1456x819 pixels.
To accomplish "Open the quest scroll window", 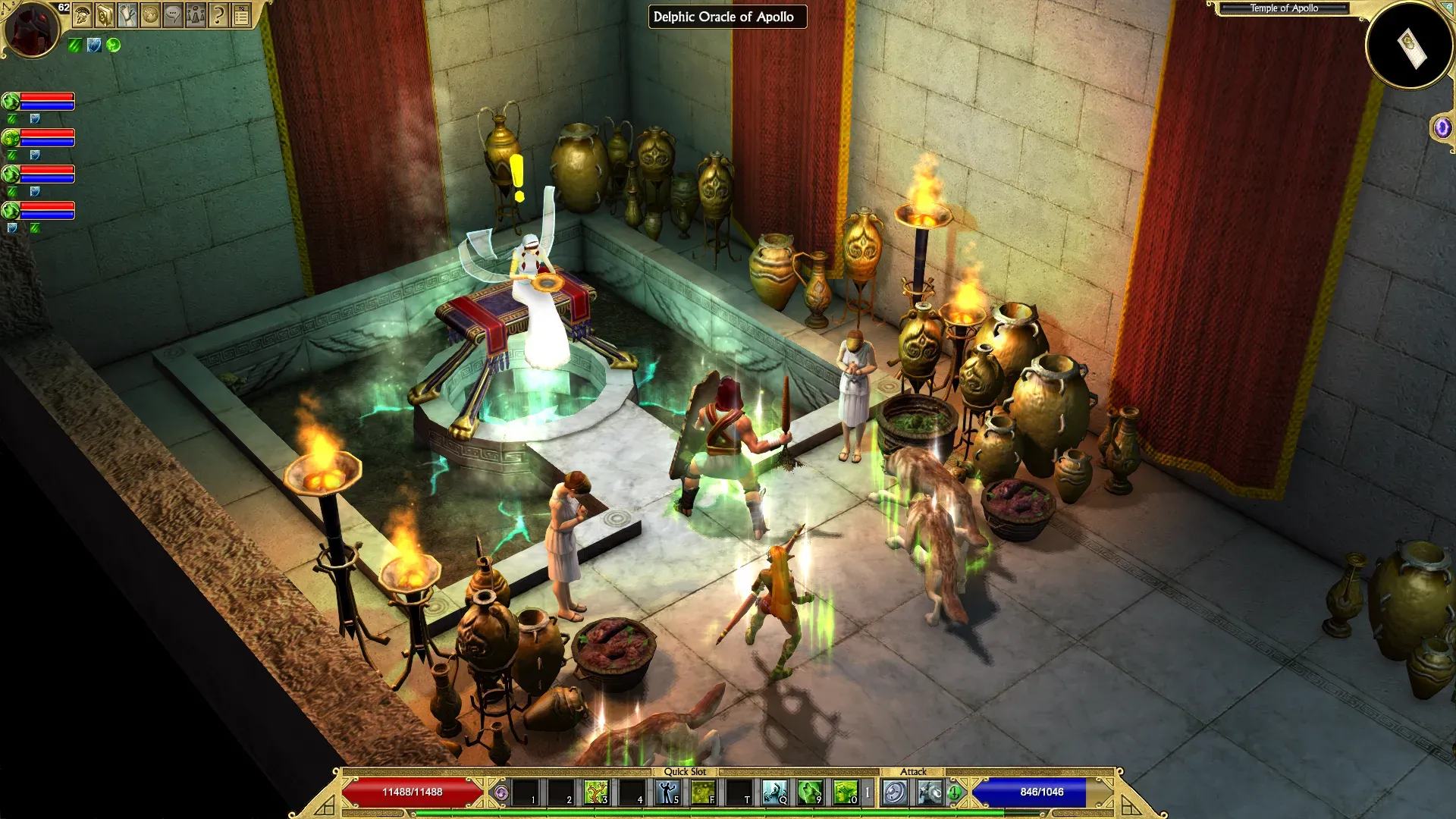I will 127,14.
